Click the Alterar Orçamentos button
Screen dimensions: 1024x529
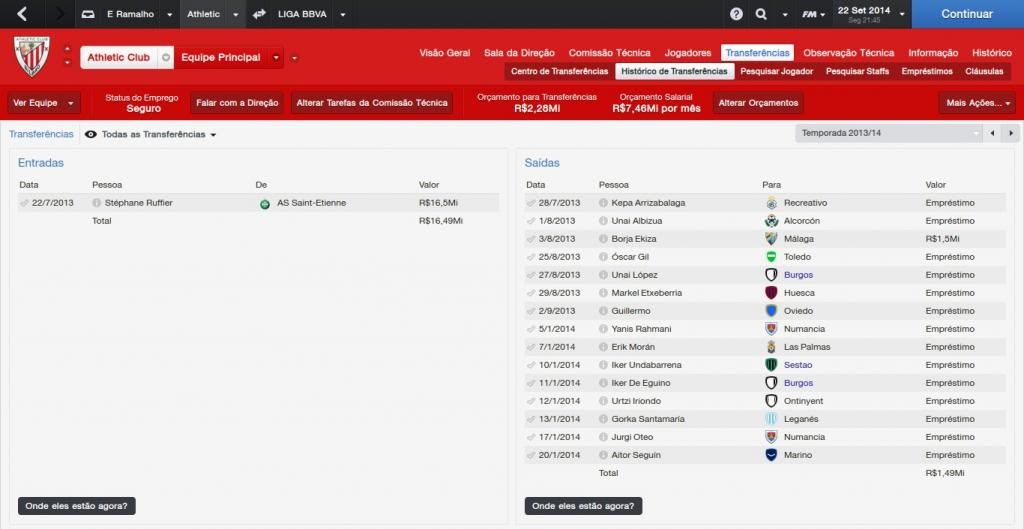[759, 103]
